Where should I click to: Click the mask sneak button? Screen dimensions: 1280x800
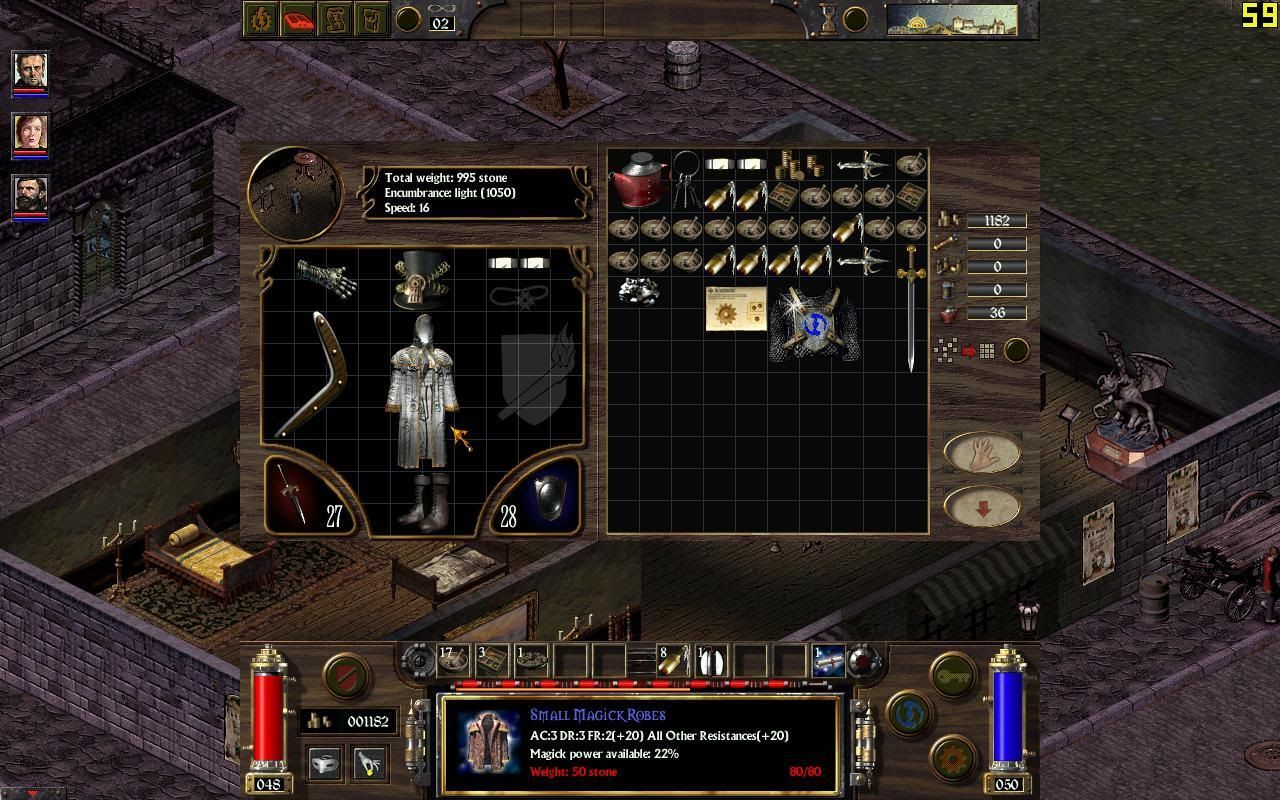tap(325, 763)
